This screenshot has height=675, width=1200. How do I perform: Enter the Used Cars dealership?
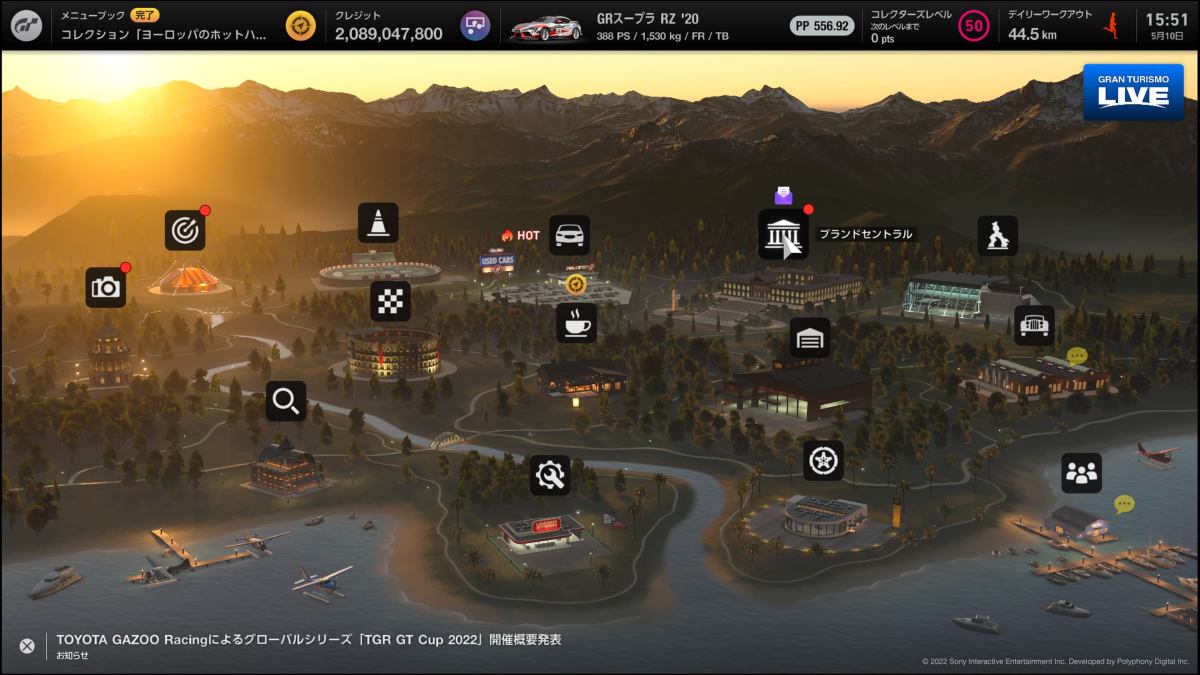(x=569, y=235)
